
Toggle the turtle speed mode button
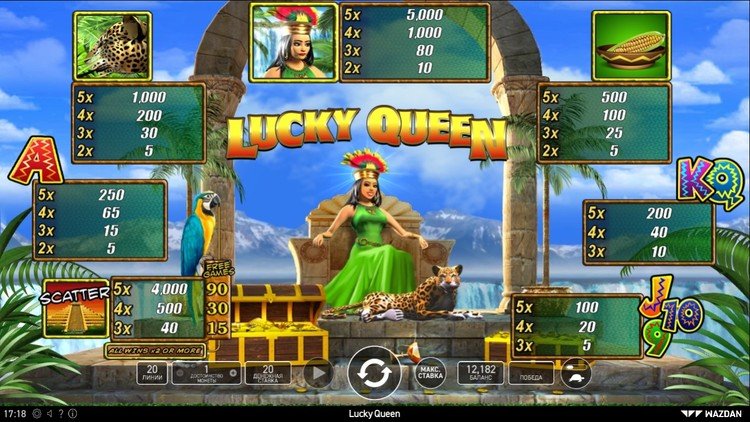coord(575,373)
